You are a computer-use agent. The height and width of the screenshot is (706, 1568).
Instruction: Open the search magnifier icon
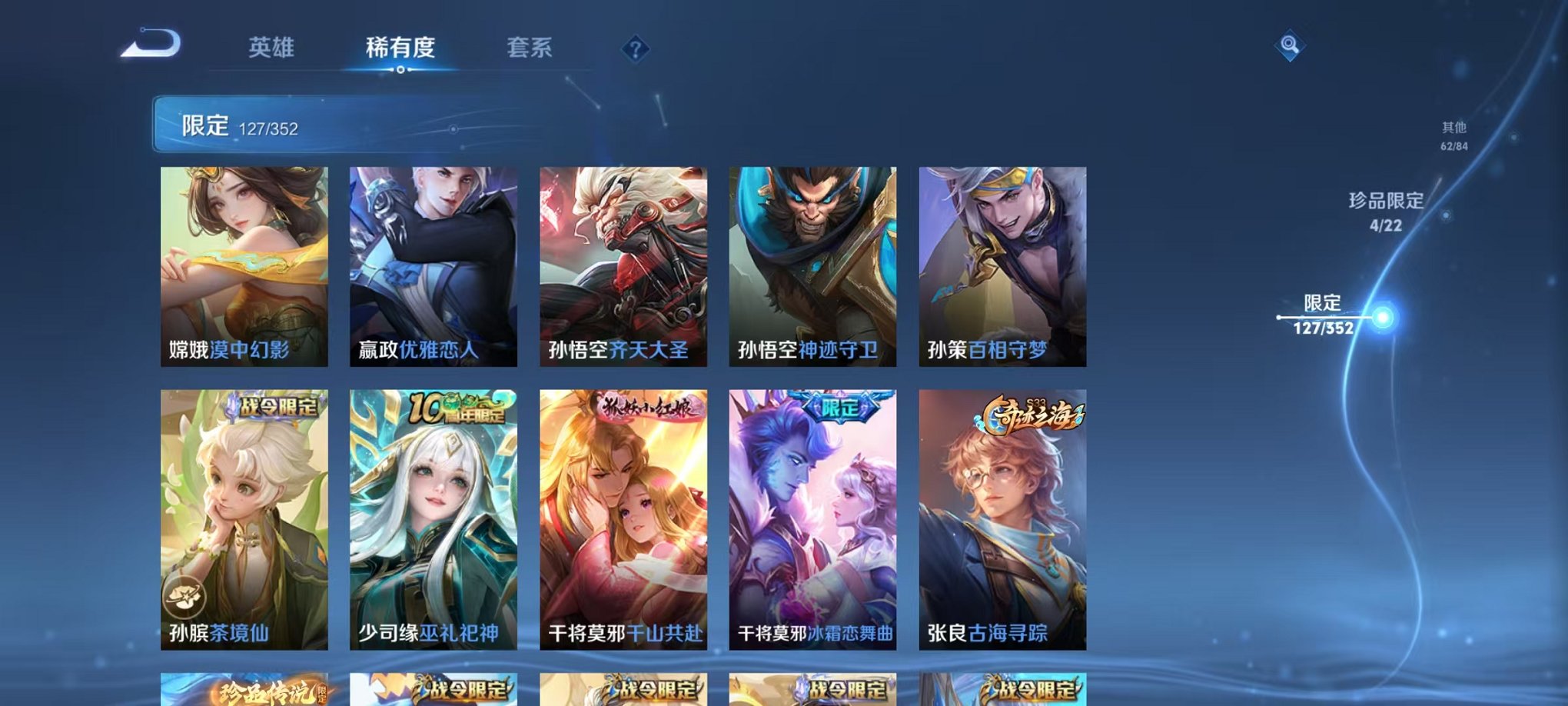tap(1291, 45)
